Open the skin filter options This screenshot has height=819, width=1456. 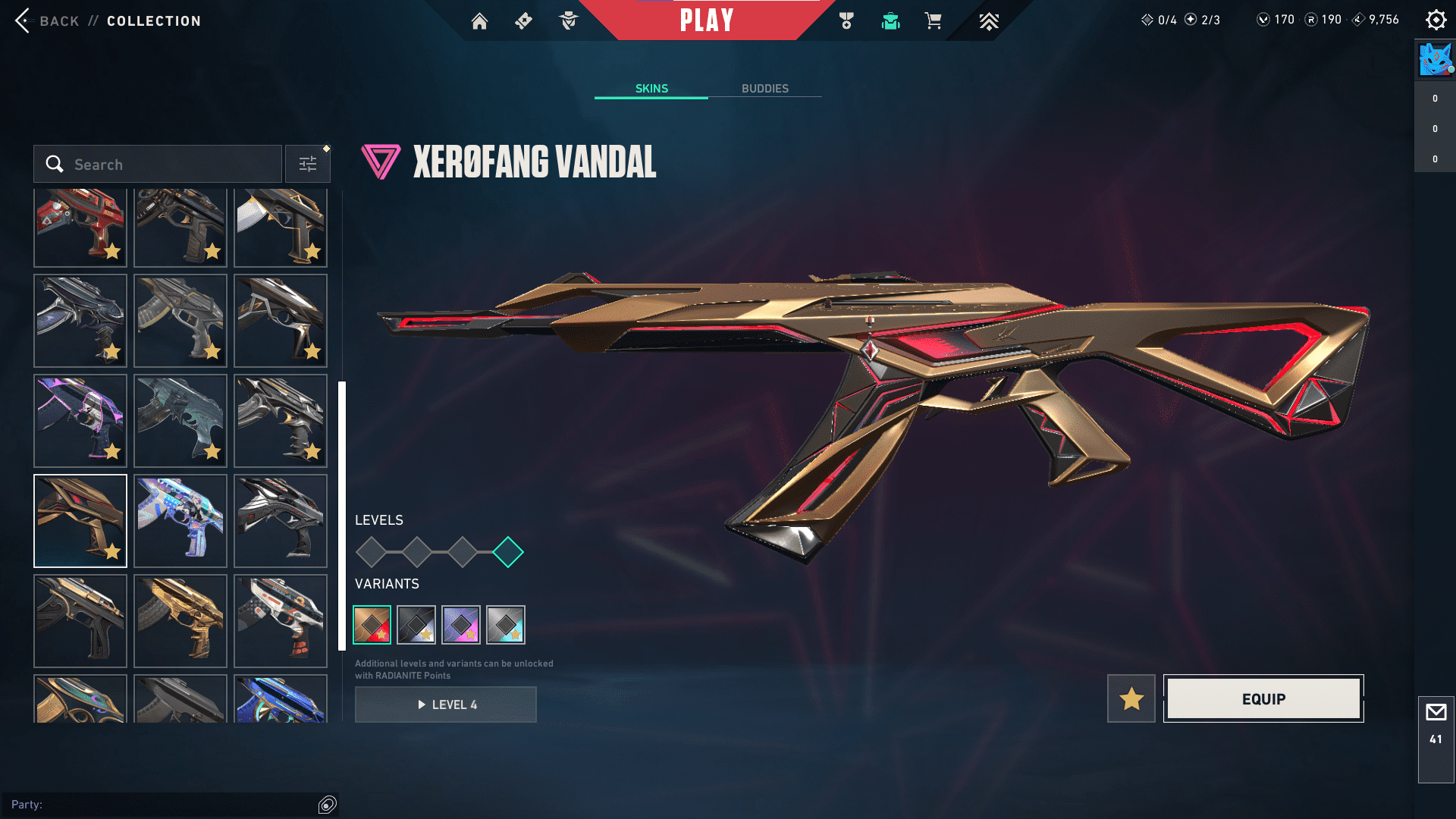(x=308, y=165)
